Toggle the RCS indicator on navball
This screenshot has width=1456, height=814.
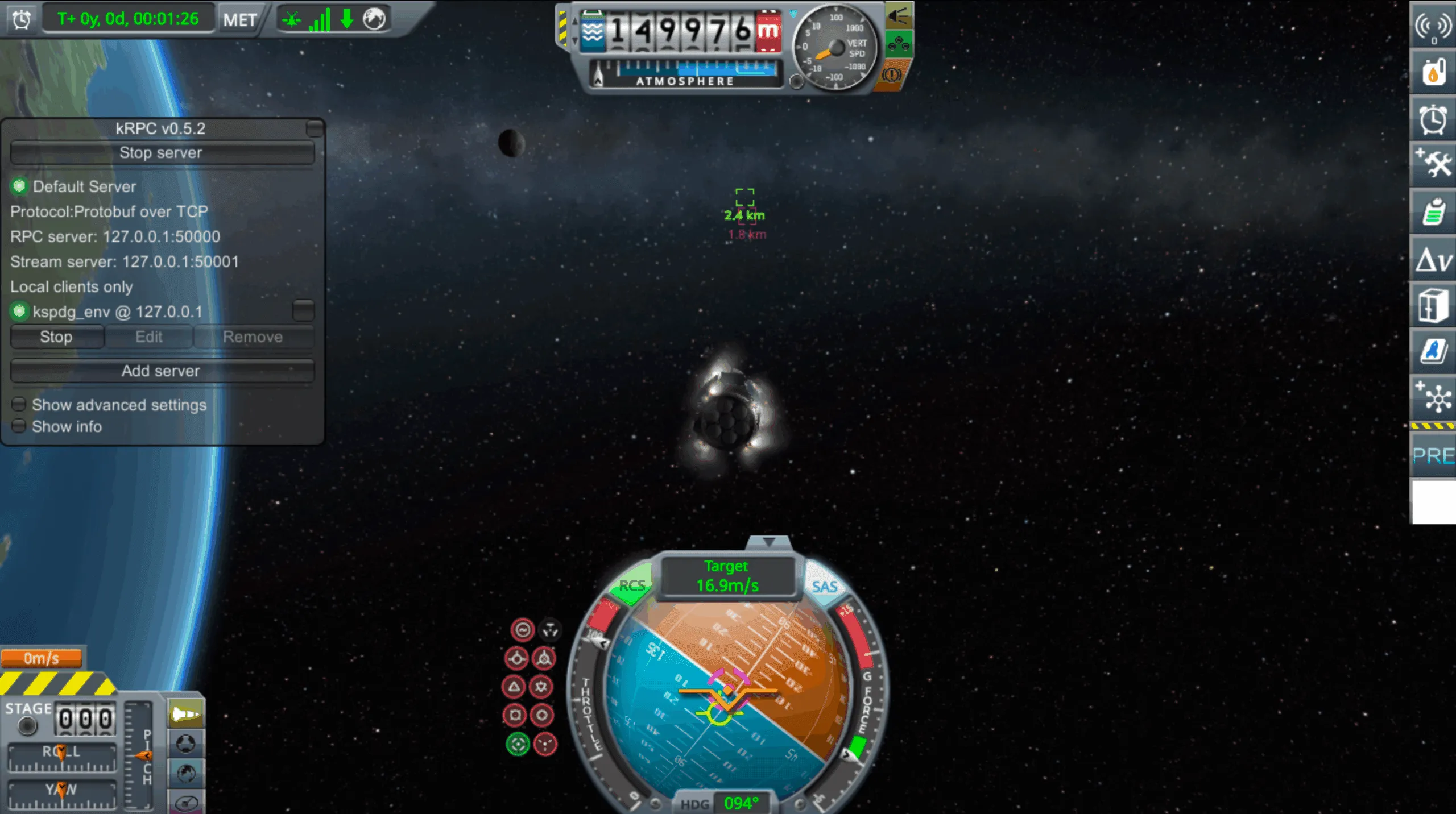(631, 585)
